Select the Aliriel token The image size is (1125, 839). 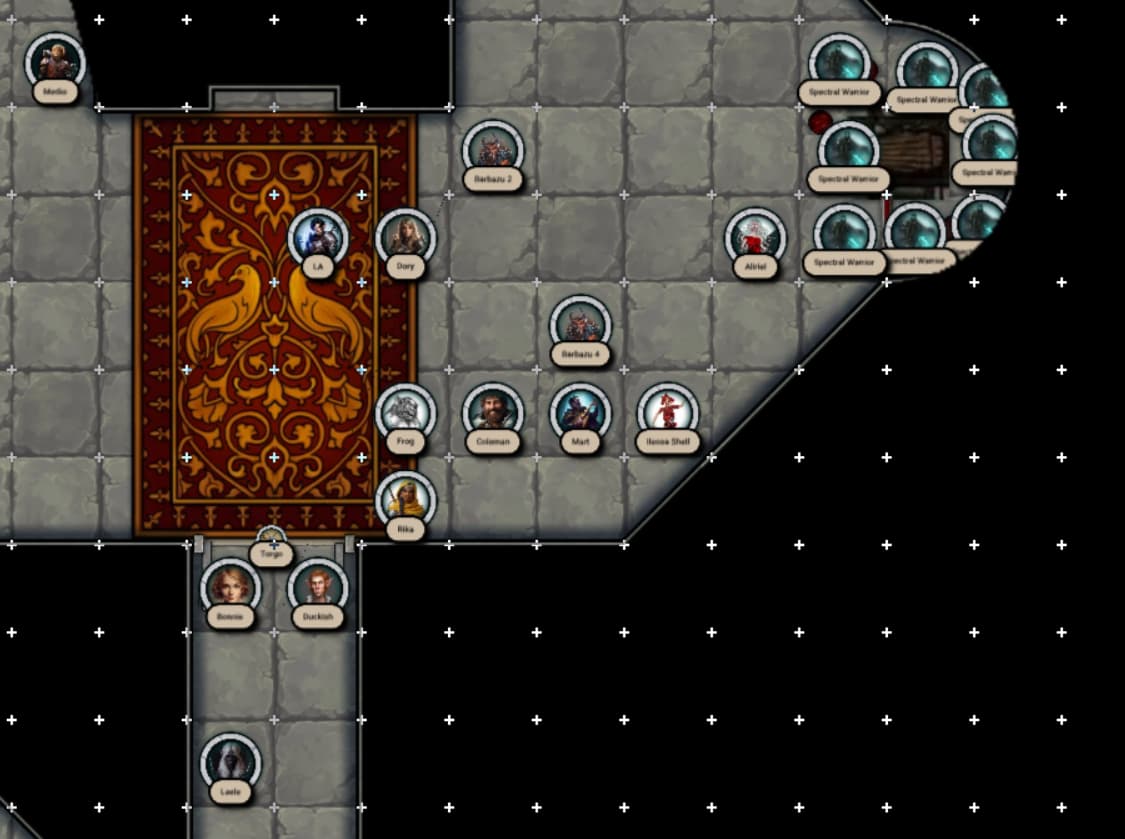coord(755,238)
